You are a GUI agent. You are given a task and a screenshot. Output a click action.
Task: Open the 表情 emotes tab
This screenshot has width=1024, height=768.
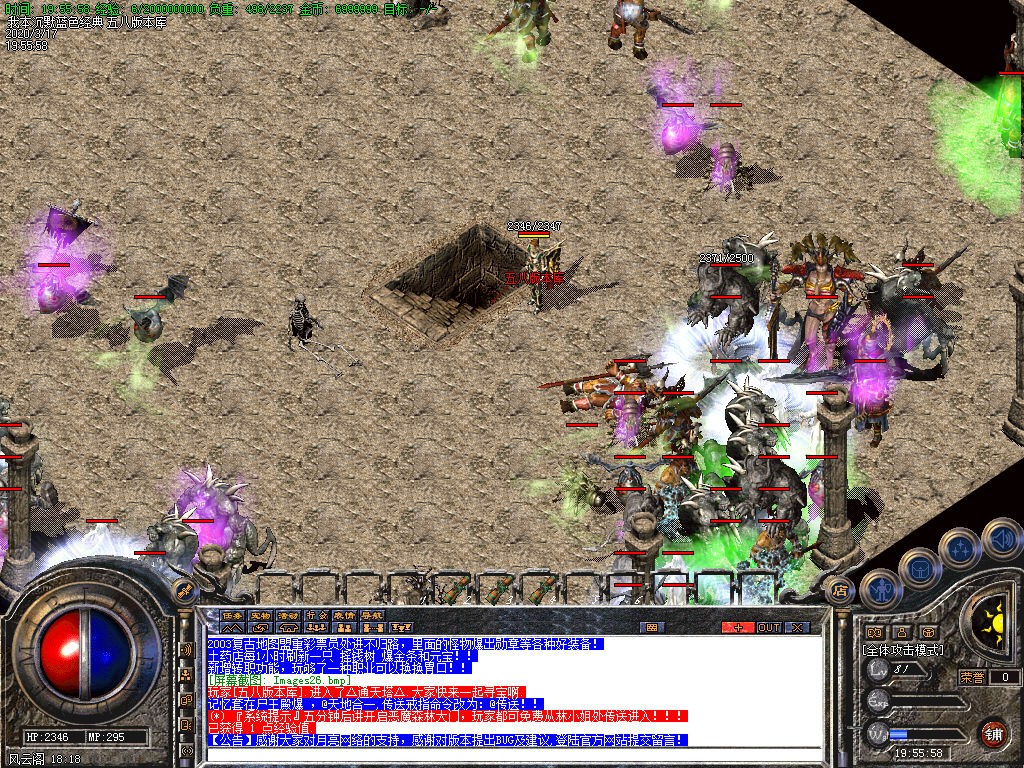pos(344,615)
